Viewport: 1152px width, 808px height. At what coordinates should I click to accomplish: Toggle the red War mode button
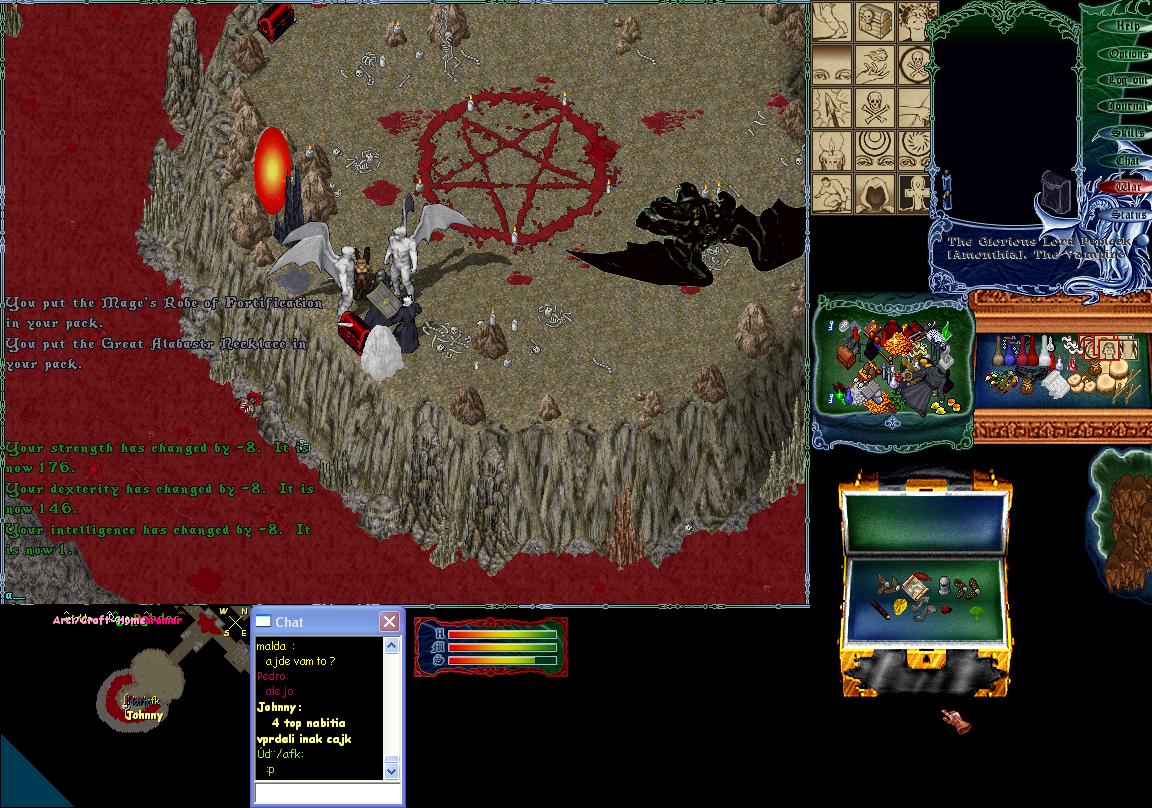(1127, 186)
